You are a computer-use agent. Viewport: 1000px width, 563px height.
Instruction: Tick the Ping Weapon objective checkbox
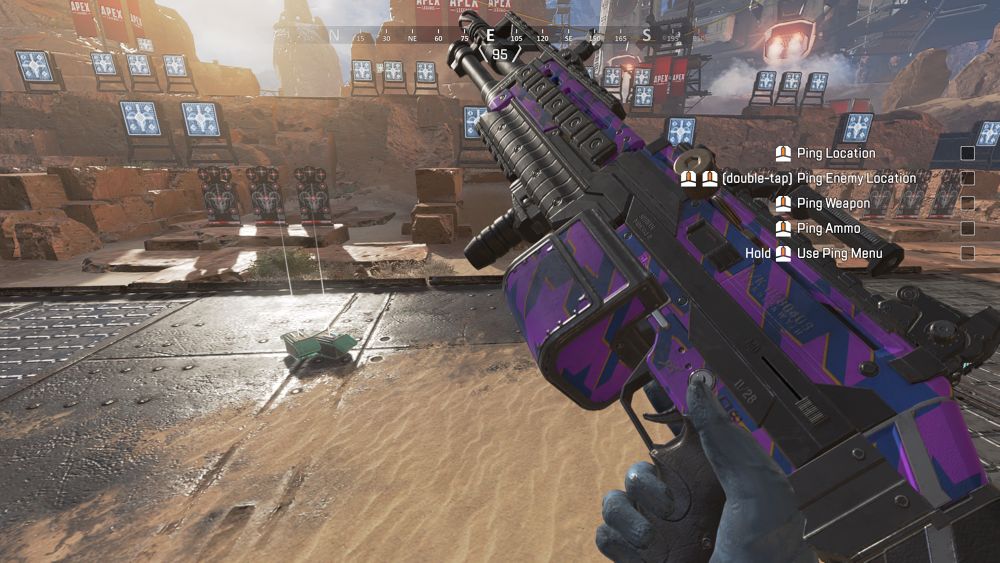coord(967,203)
